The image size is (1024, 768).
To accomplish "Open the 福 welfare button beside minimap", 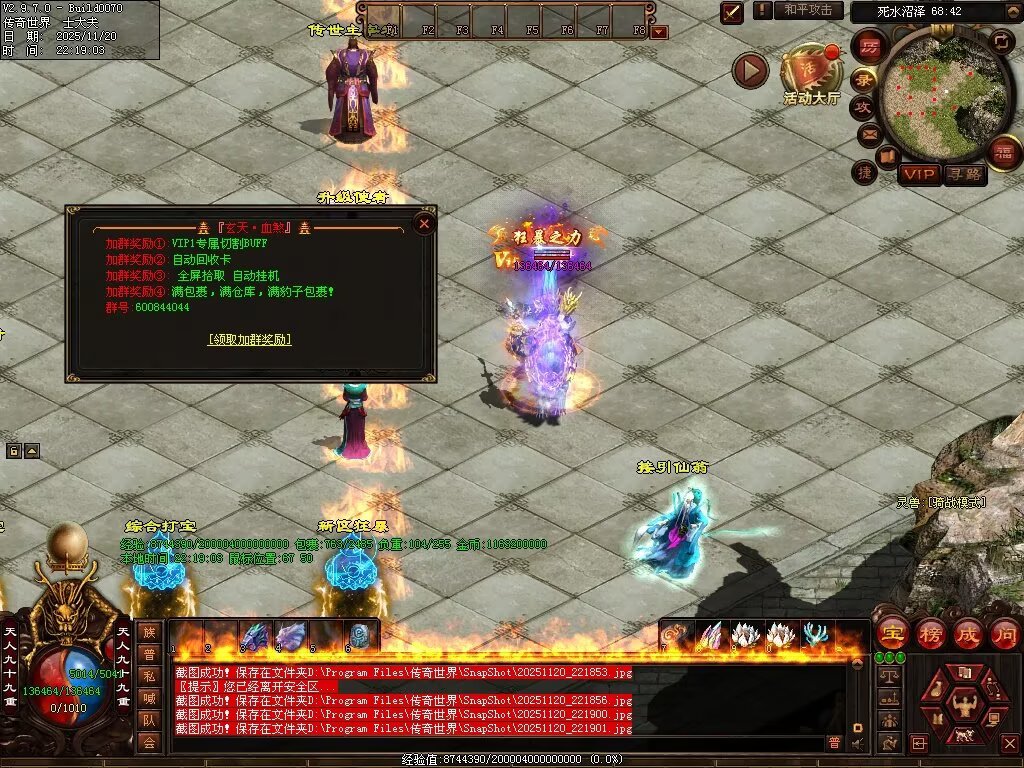I will click(x=1004, y=152).
